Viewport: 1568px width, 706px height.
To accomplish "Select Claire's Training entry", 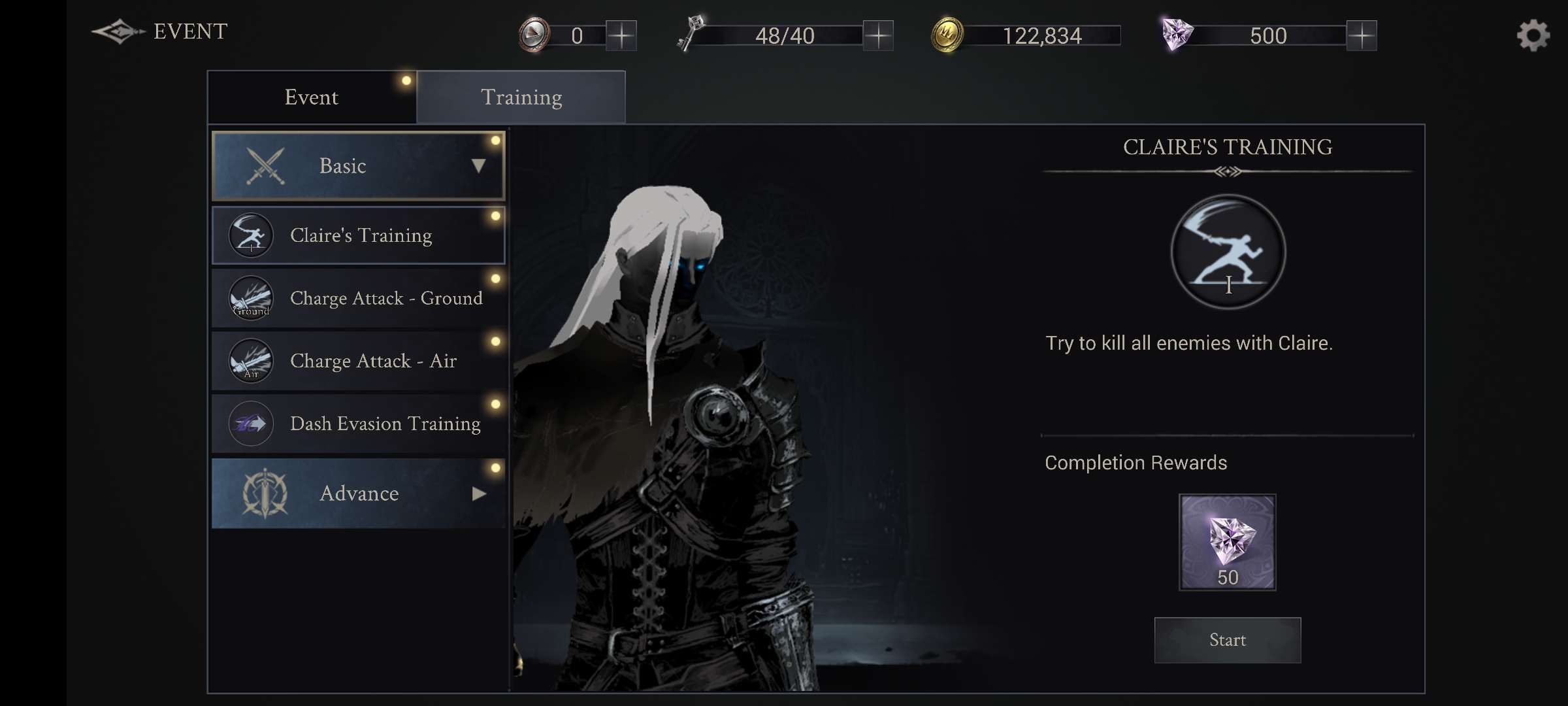I will [358, 235].
